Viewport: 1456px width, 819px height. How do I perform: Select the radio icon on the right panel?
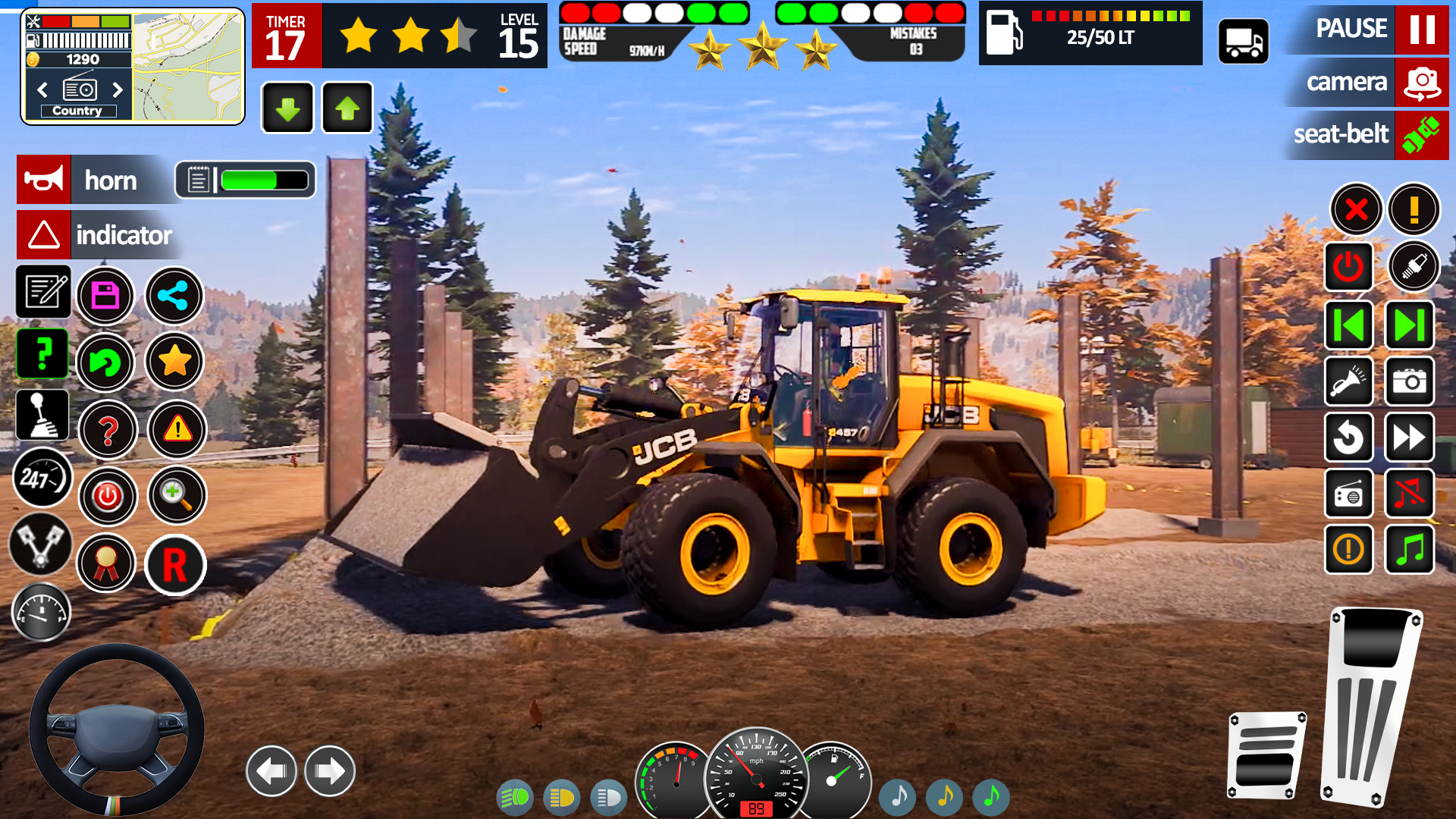coord(1349,494)
